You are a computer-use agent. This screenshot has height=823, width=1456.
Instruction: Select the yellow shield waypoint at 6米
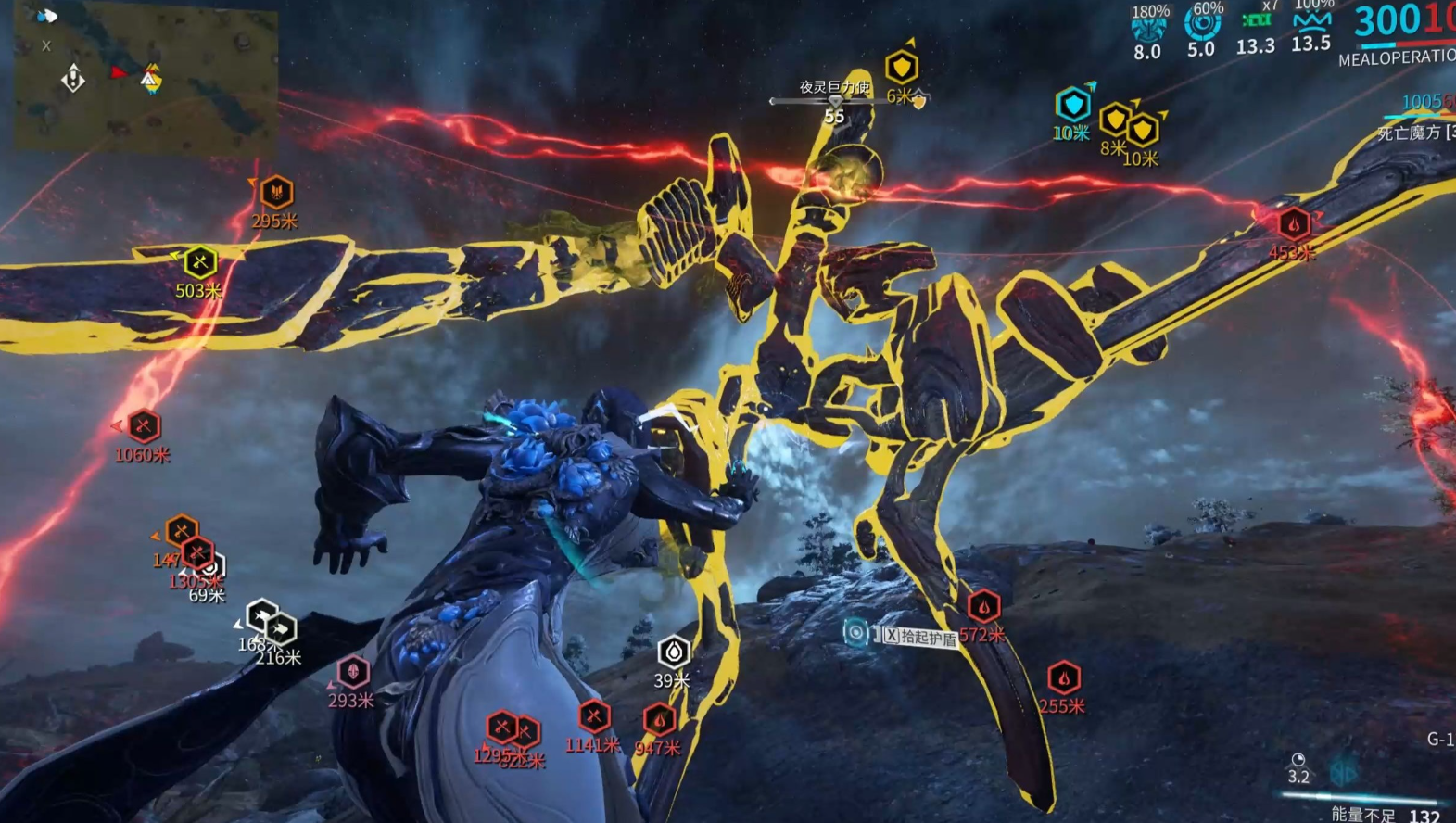[x=901, y=67]
